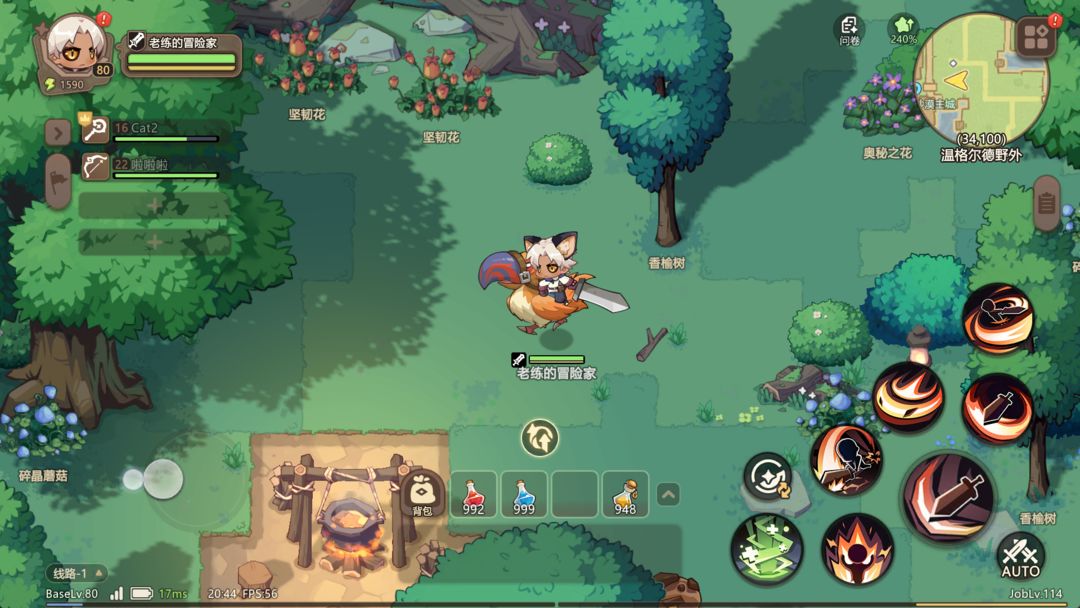Check the 240% star bonus icon

click(903, 28)
